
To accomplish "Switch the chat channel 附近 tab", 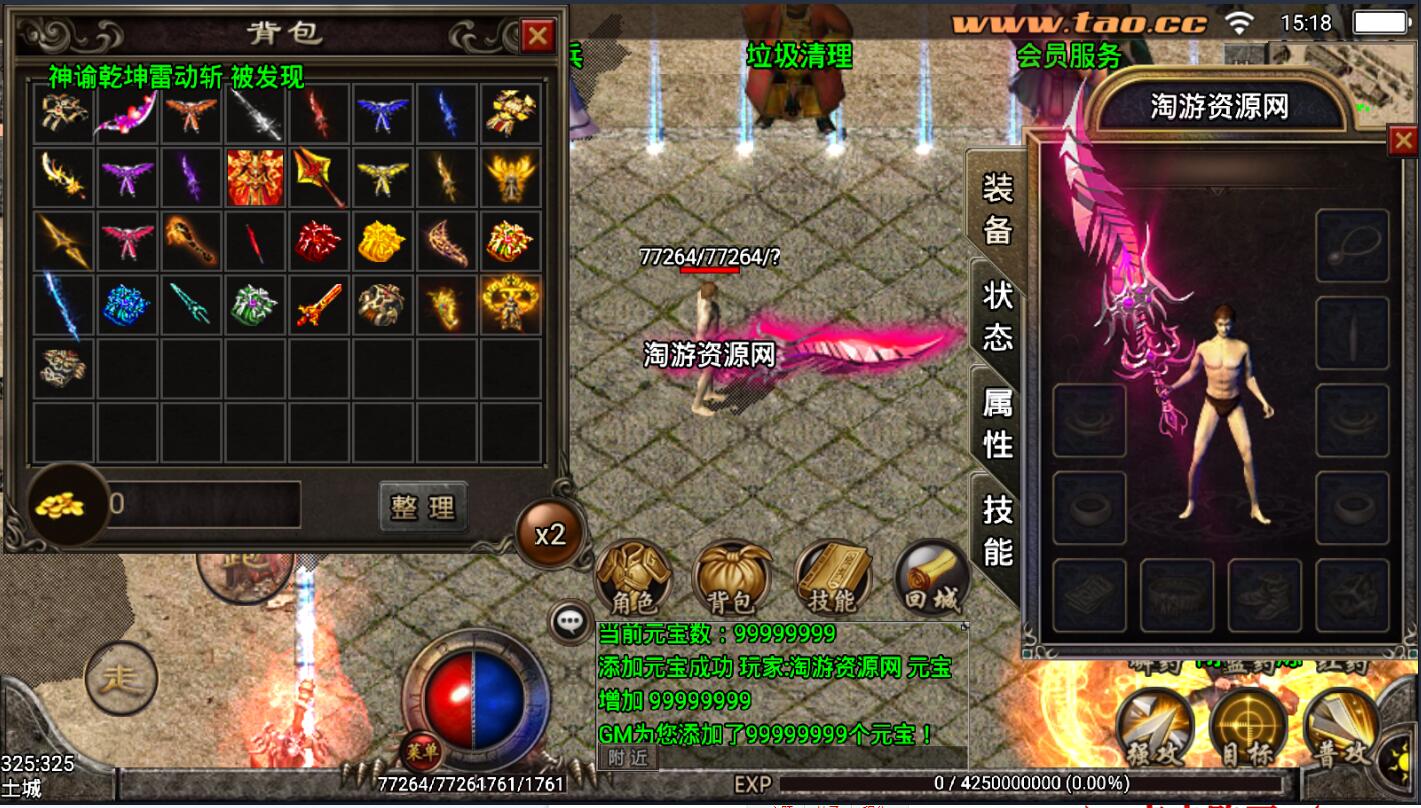I will pyautogui.click(x=627, y=758).
